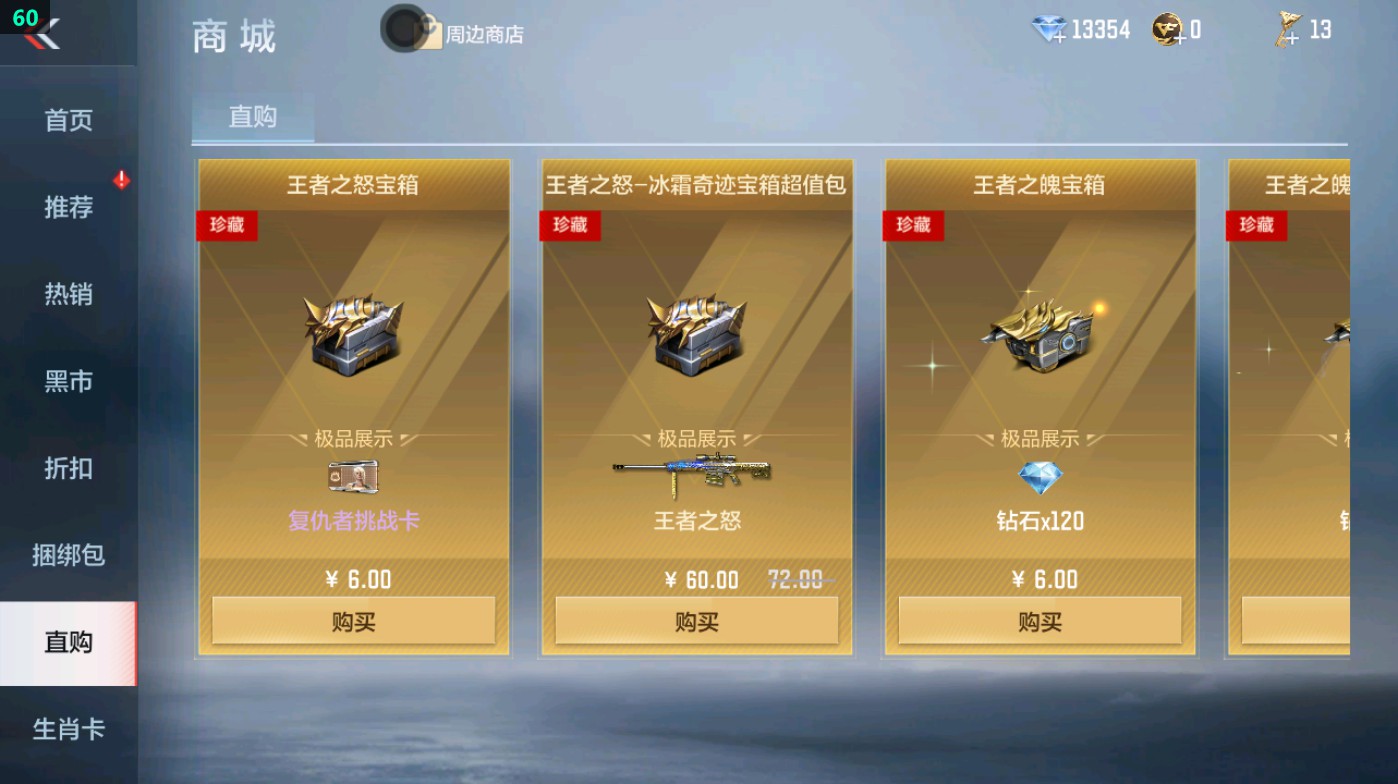
Task: Tap the 王者之怒宝箱 treasure chest image
Action: [351, 335]
